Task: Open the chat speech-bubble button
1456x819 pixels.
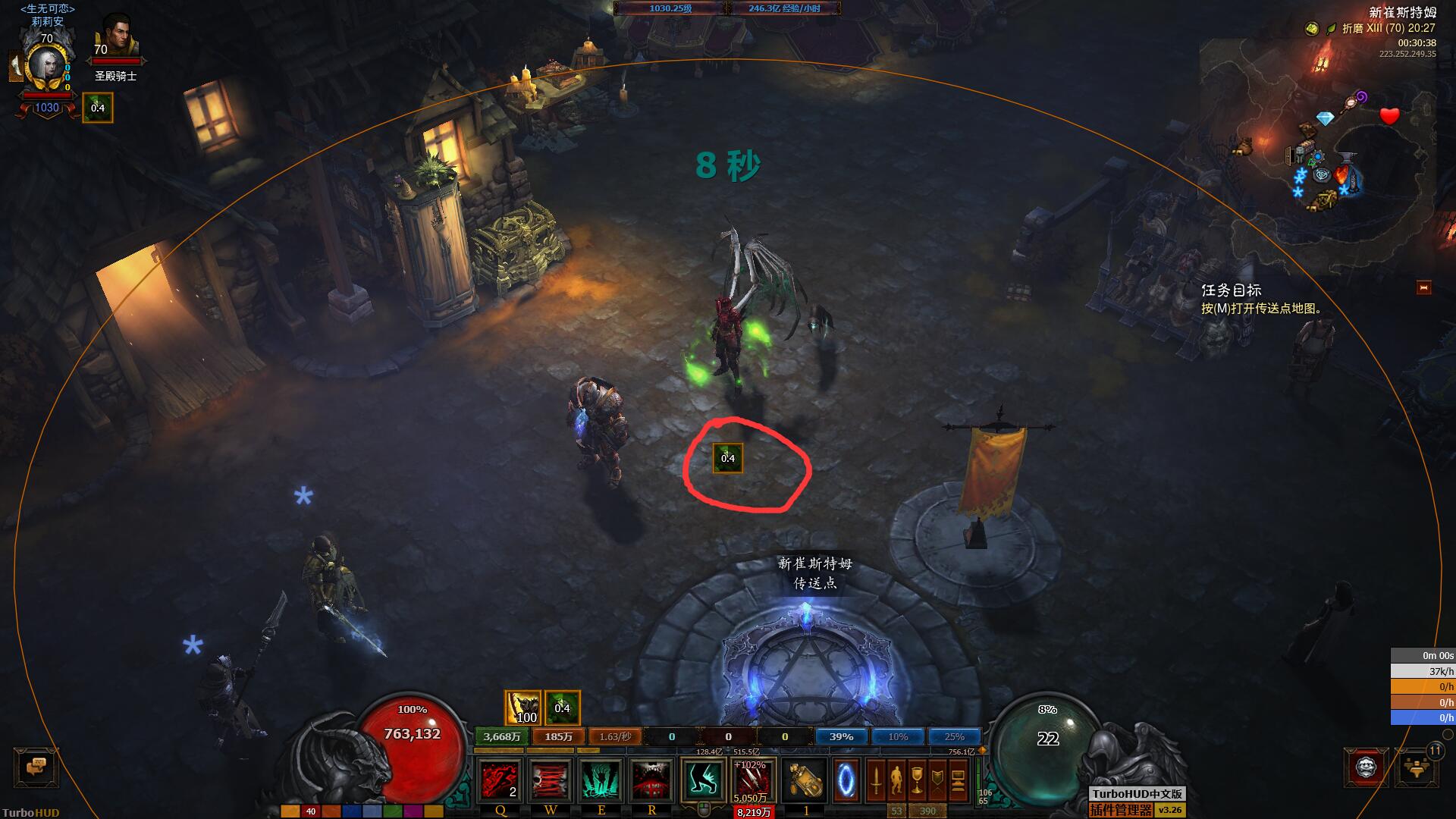Action: point(36,767)
